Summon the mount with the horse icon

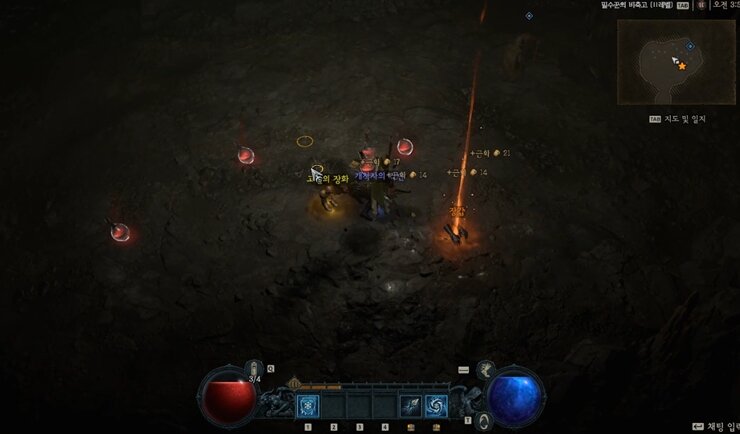click(x=486, y=369)
